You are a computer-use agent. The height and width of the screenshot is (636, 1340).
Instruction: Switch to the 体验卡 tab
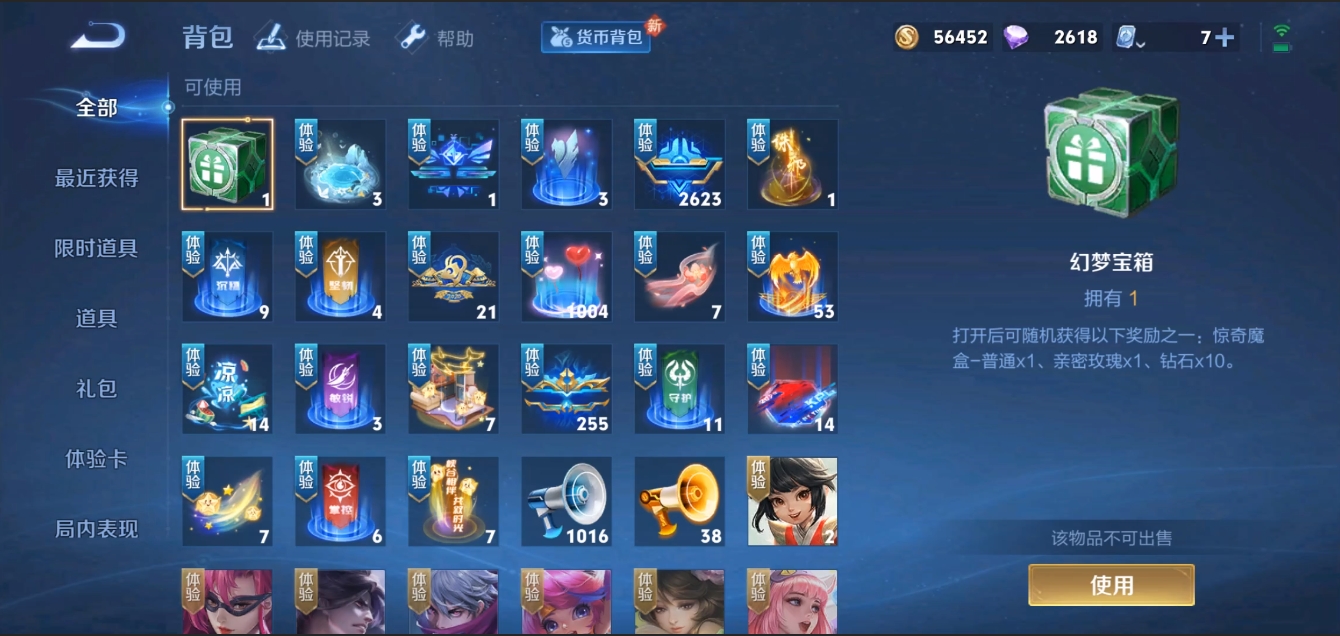96,459
